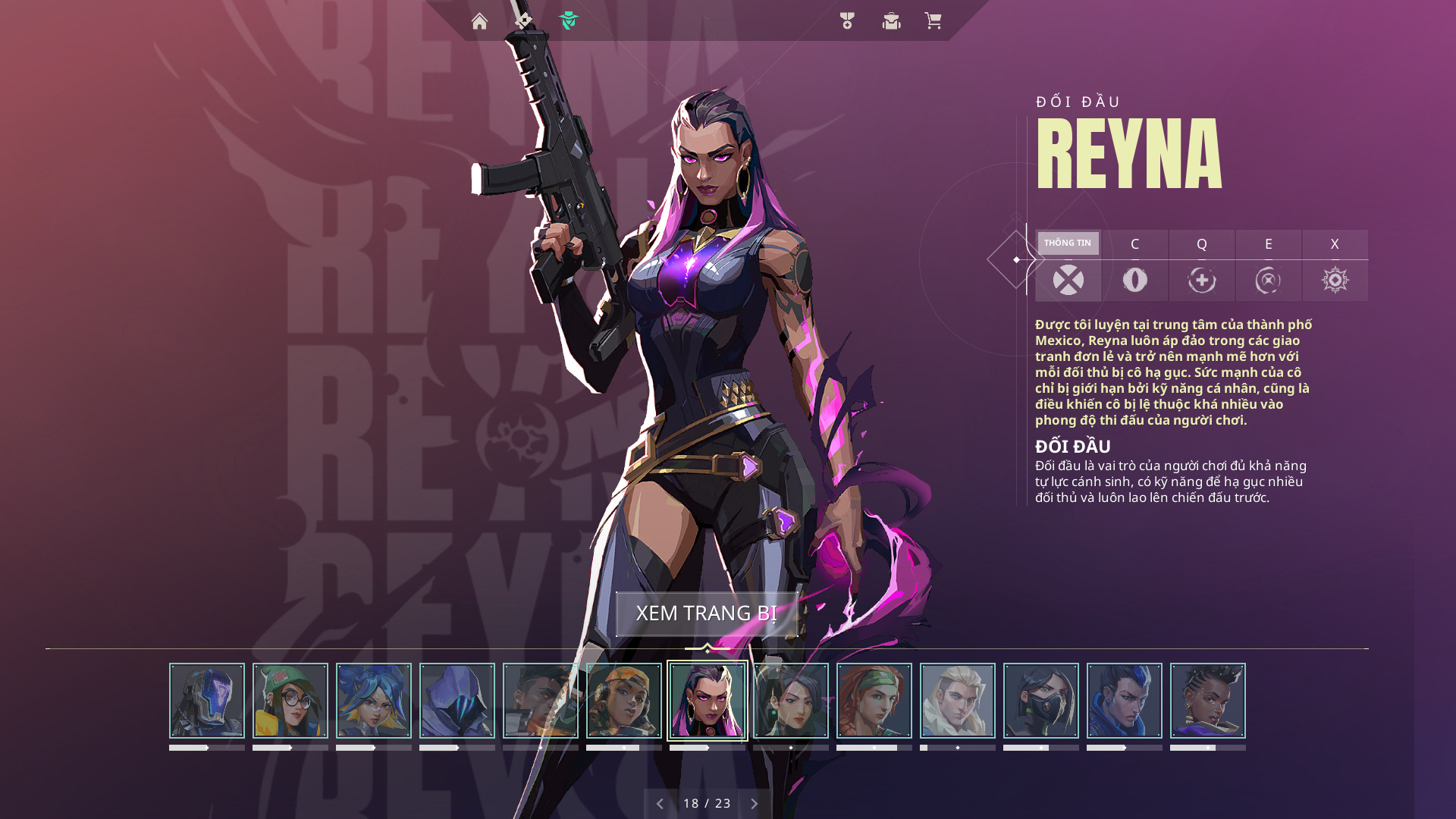1456x819 pixels.
Task: Pick blond-haired Sova portrait
Action: coord(958,701)
